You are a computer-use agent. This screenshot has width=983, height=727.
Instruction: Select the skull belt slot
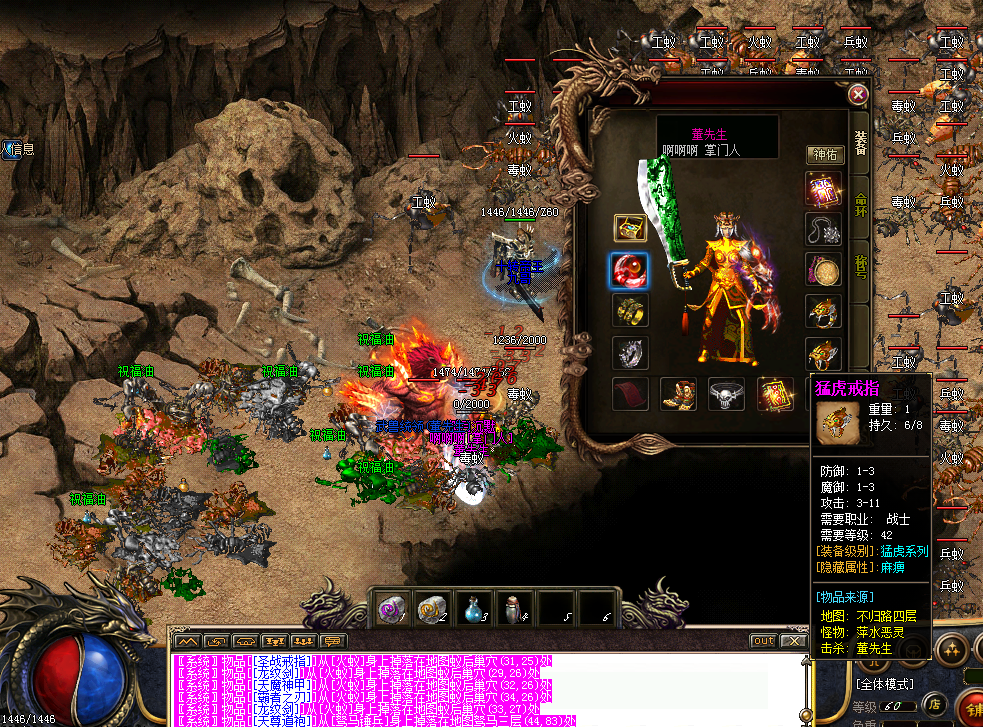[x=727, y=395]
